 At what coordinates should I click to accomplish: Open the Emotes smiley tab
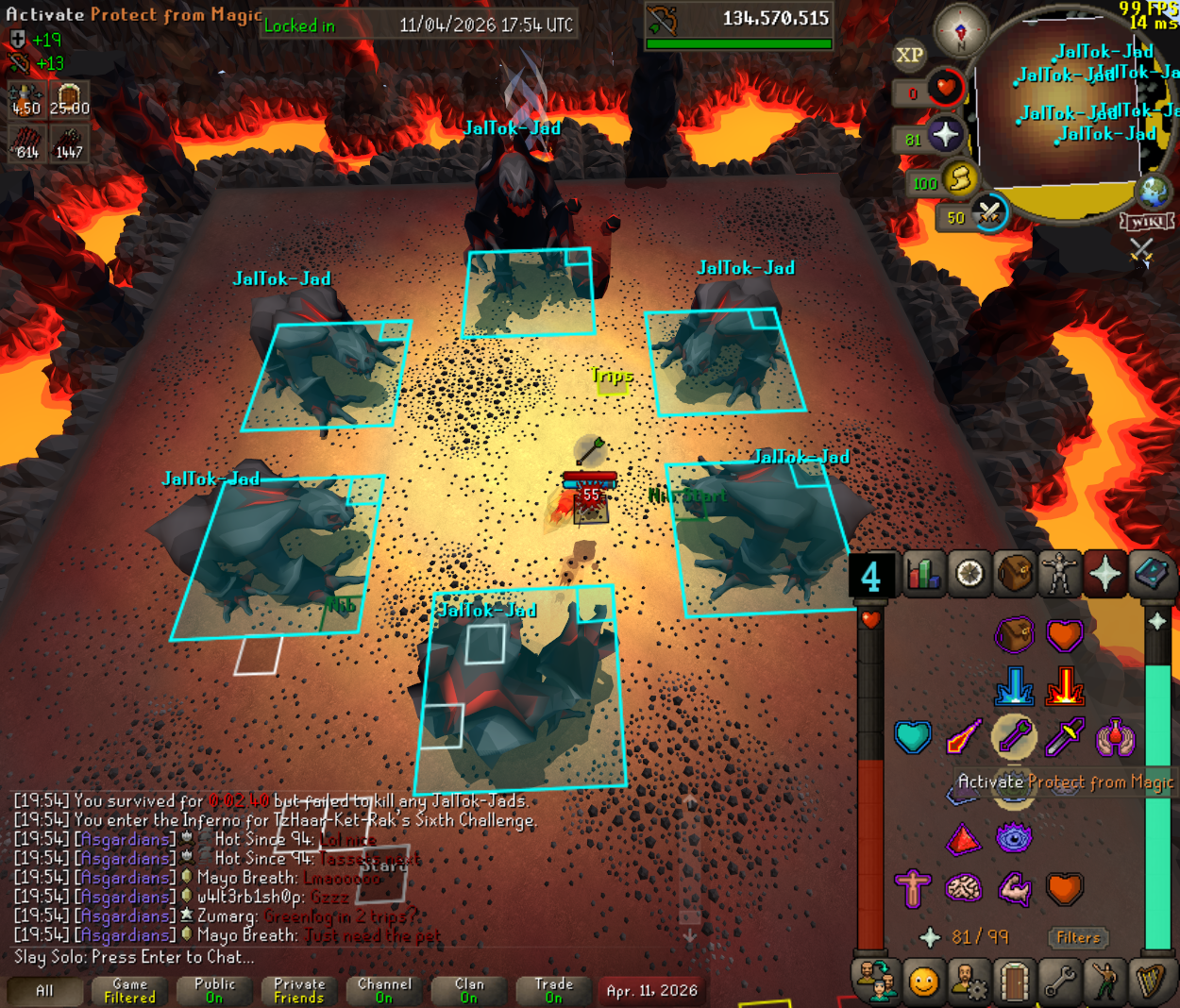point(923,983)
